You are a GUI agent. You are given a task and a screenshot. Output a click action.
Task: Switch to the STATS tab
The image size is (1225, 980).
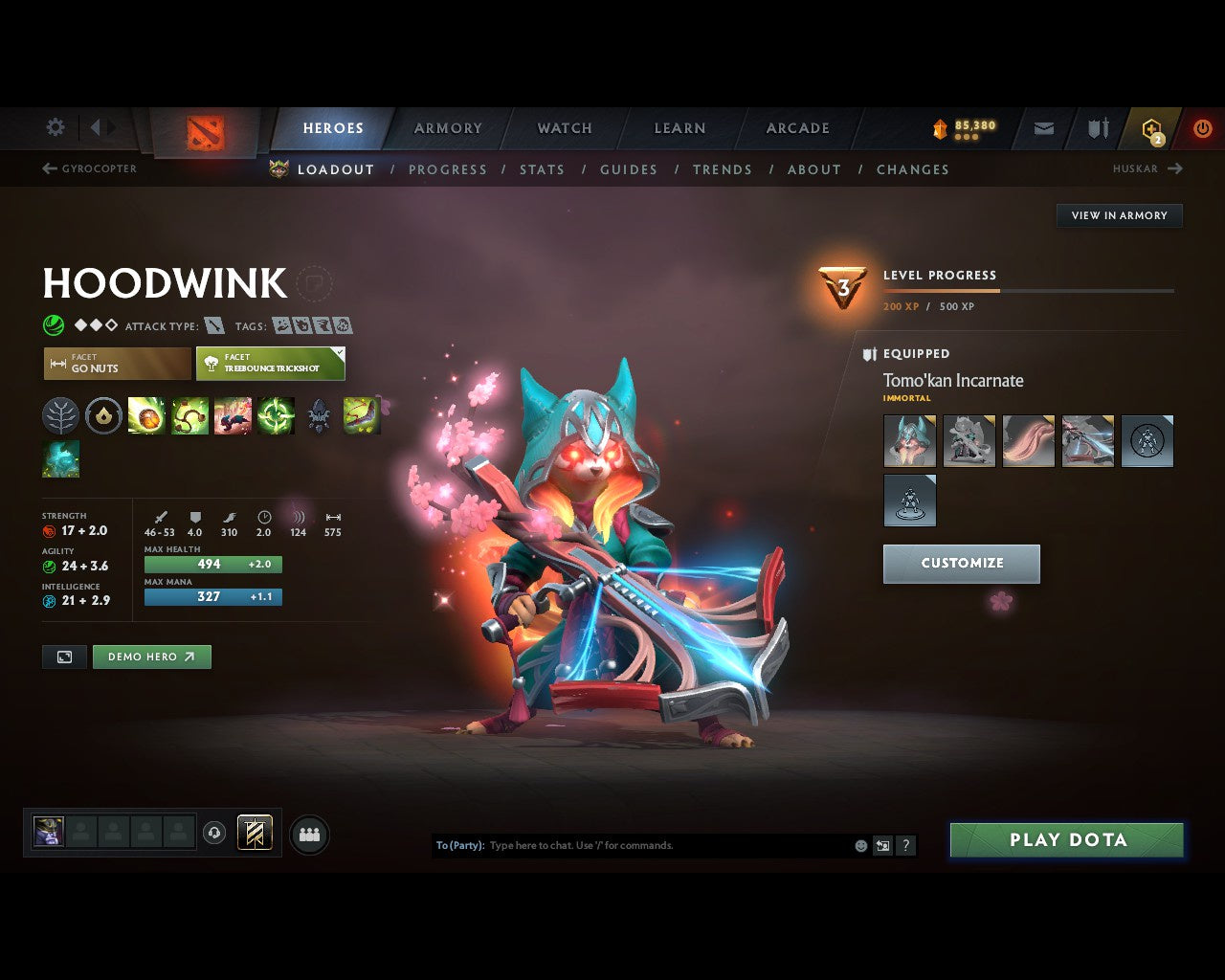(542, 169)
